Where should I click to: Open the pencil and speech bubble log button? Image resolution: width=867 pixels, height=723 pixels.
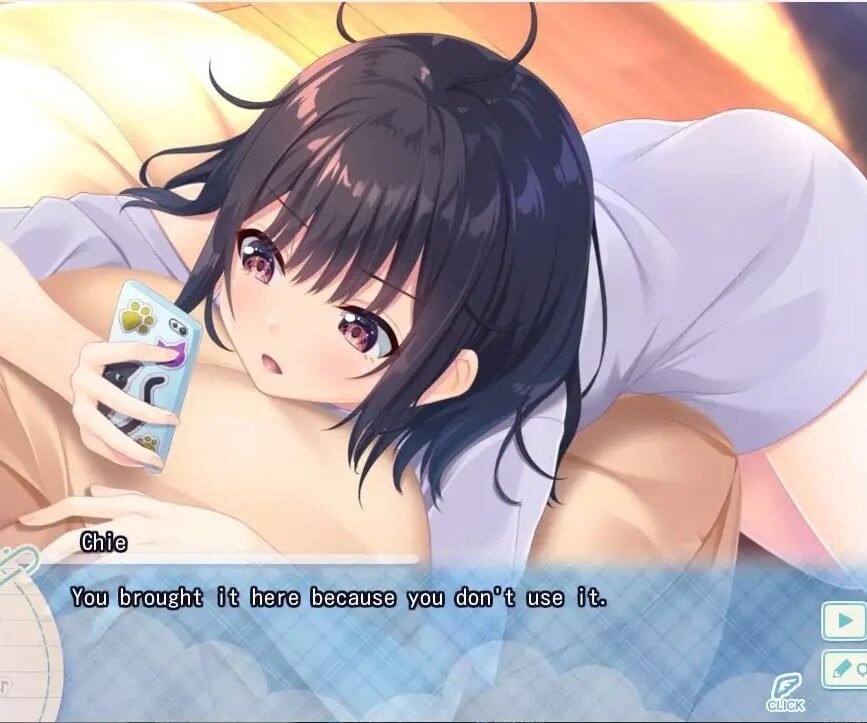pos(843,669)
